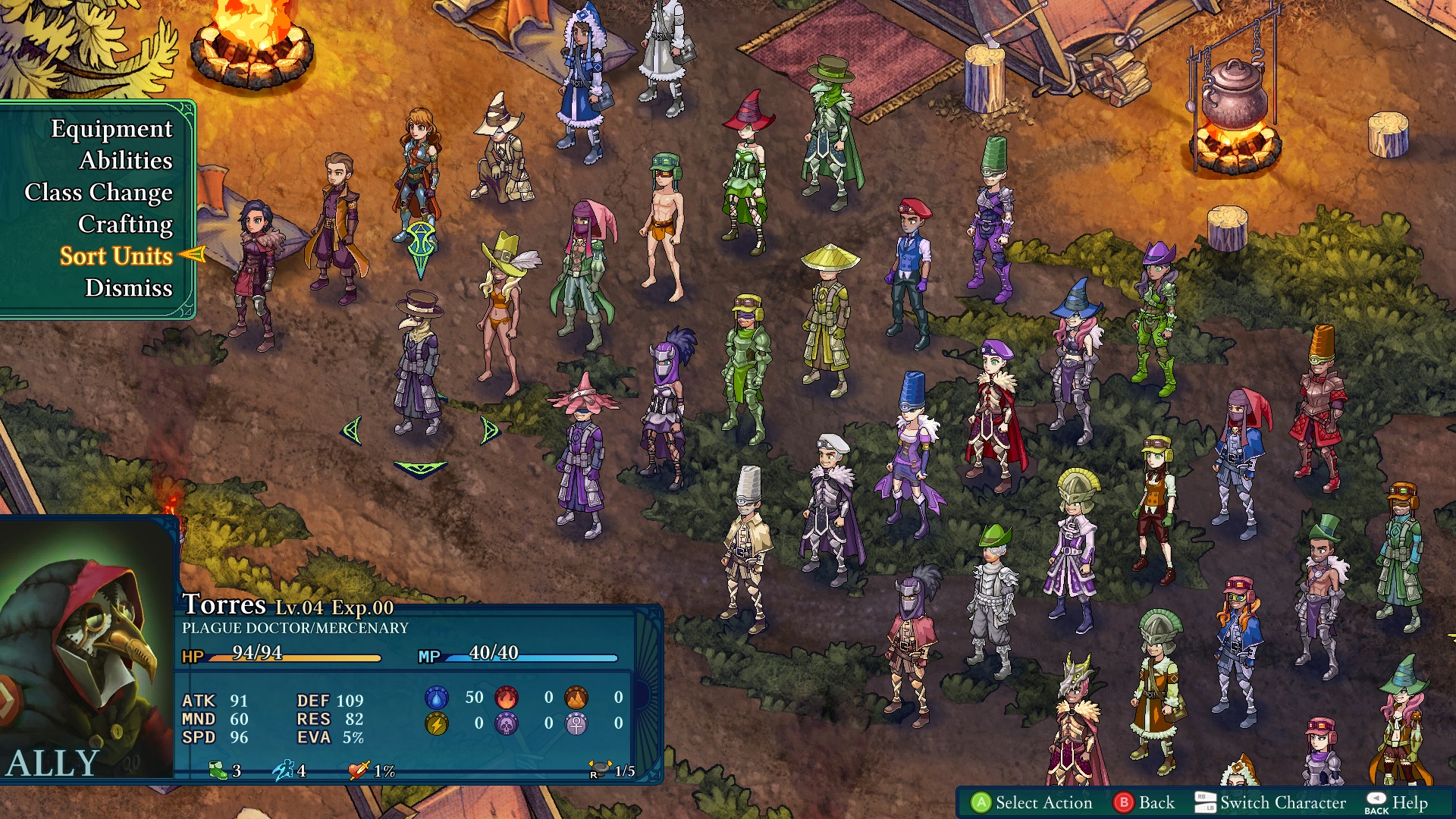
Task: Choose Dismiss from the unit menu
Action: tap(127, 289)
